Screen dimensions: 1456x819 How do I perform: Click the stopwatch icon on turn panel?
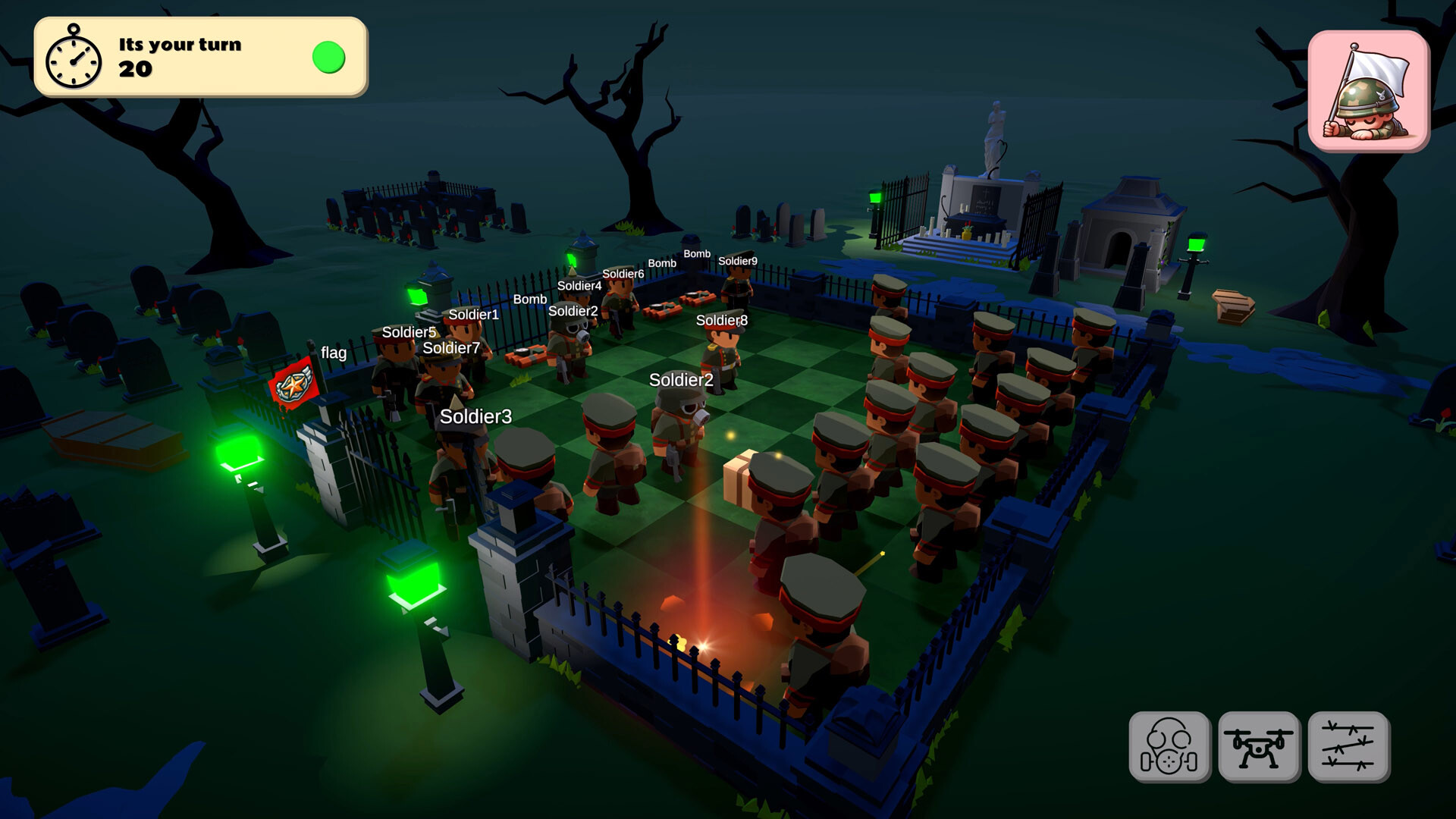coord(75,57)
